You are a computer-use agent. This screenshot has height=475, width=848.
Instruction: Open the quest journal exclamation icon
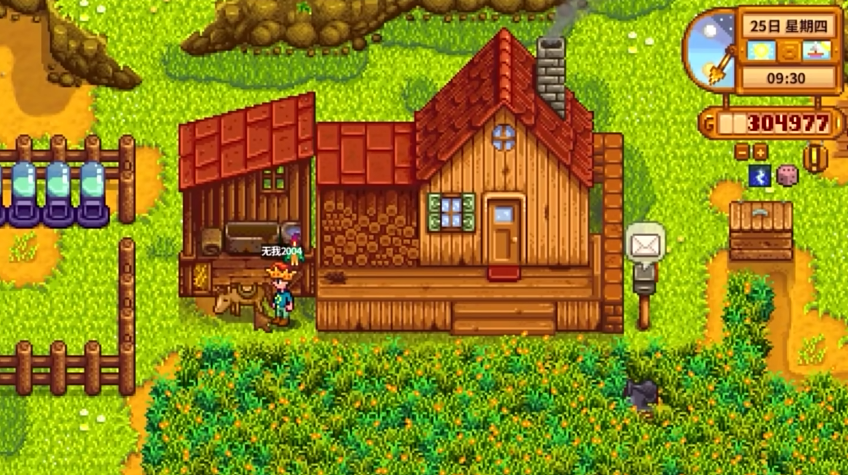pyautogui.click(x=816, y=160)
